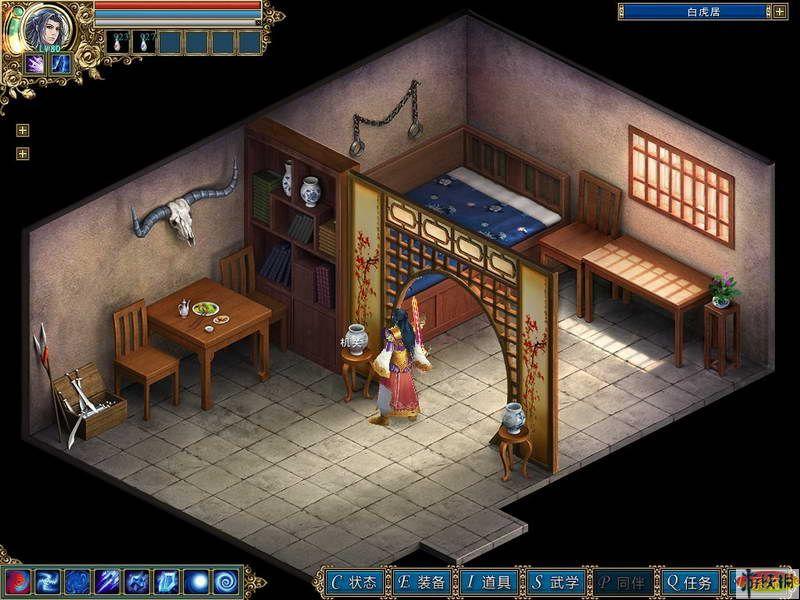This screenshot has height=600, width=800.
Task: Use the blue spiral skill in hotbar
Action: point(227,581)
